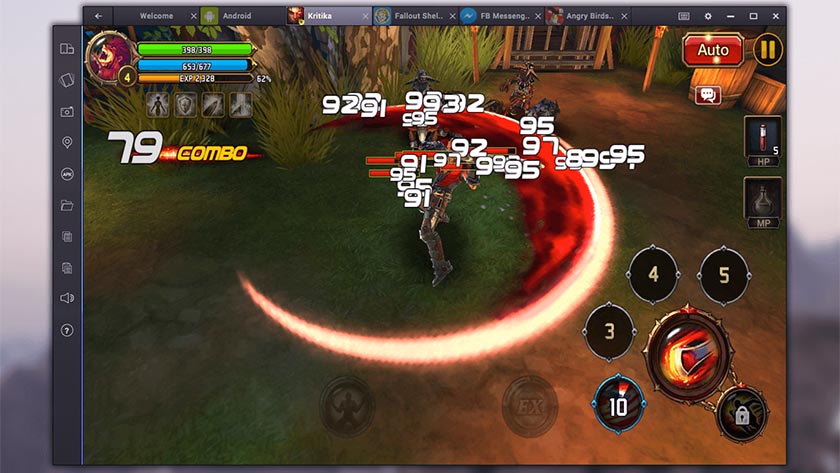
Task: Click the emulator volume speaker icon
Action: pos(67,298)
